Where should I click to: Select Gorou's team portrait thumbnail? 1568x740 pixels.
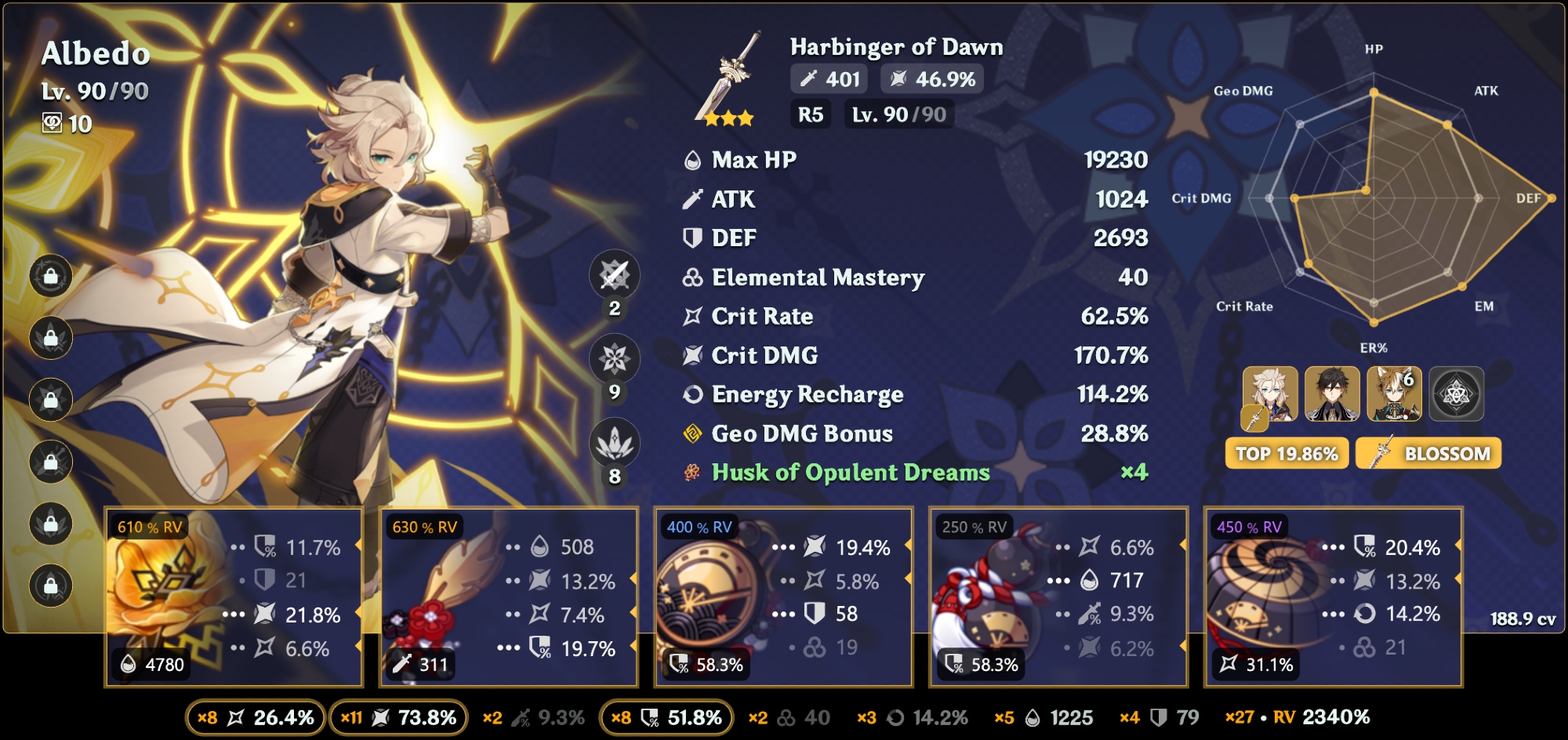click(1394, 394)
